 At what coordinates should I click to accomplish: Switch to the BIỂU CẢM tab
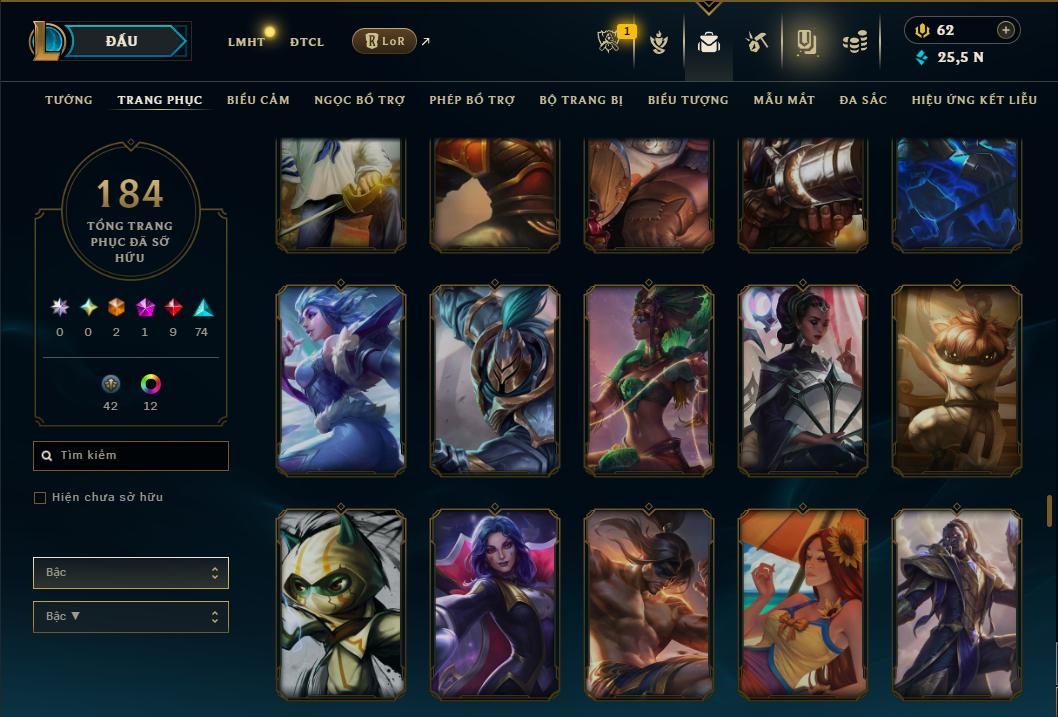pos(258,100)
